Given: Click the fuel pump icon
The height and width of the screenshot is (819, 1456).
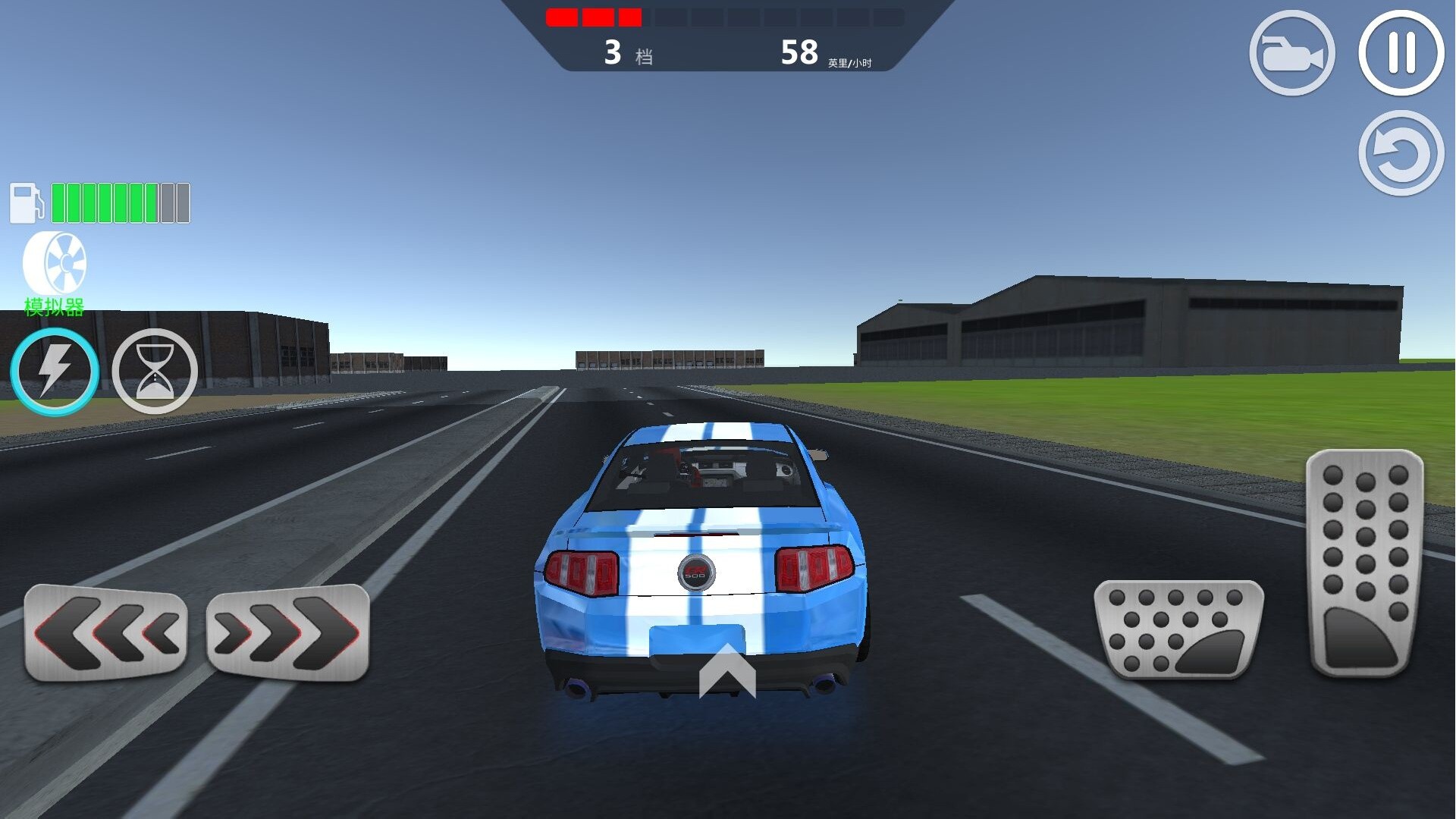Looking at the screenshot, I should tap(27, 202).
